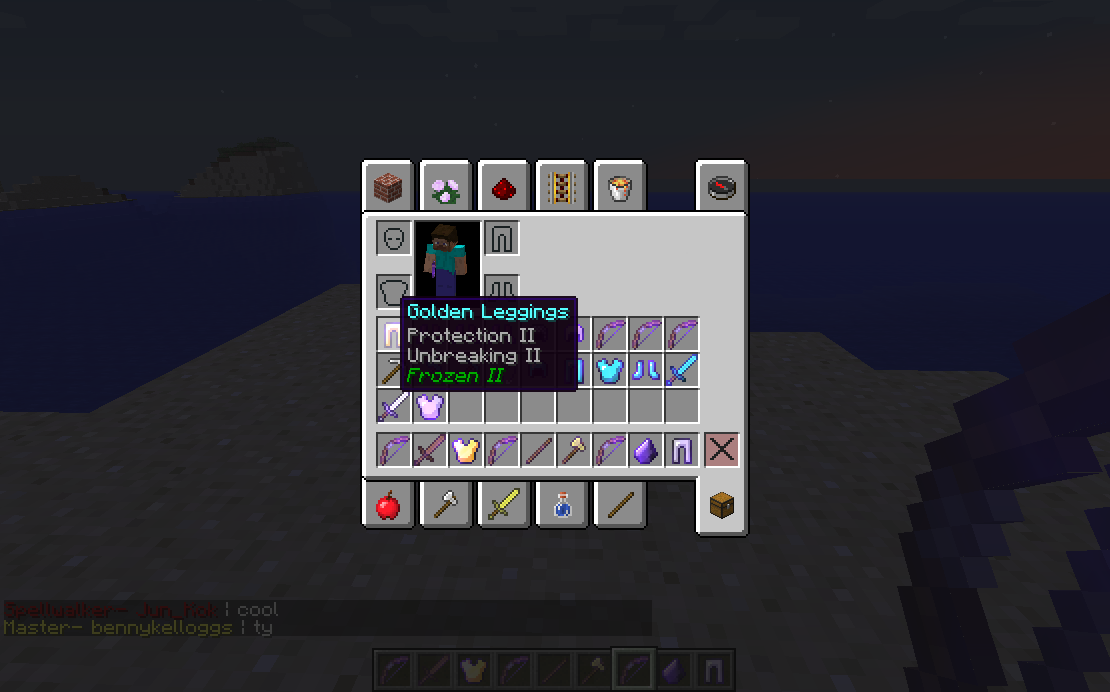
Task: Select the Survival Inventory chest tab
Action: pyautogui.click(x=721, y=506)
